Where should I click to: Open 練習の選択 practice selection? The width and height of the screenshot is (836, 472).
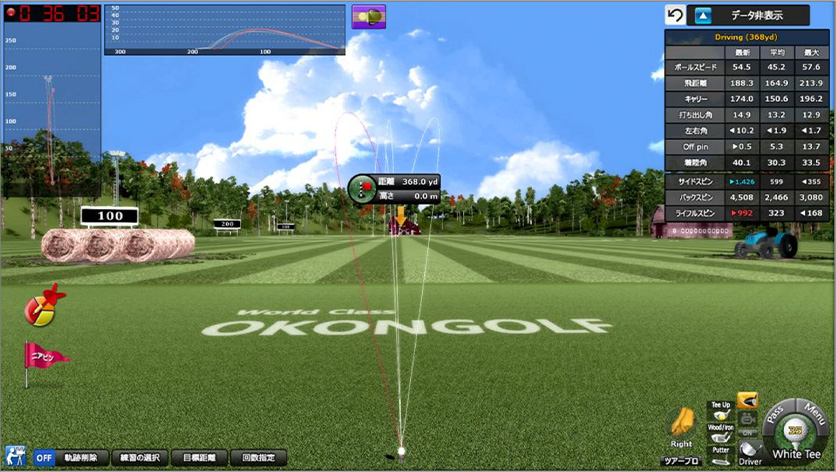[x=139, y=457]
